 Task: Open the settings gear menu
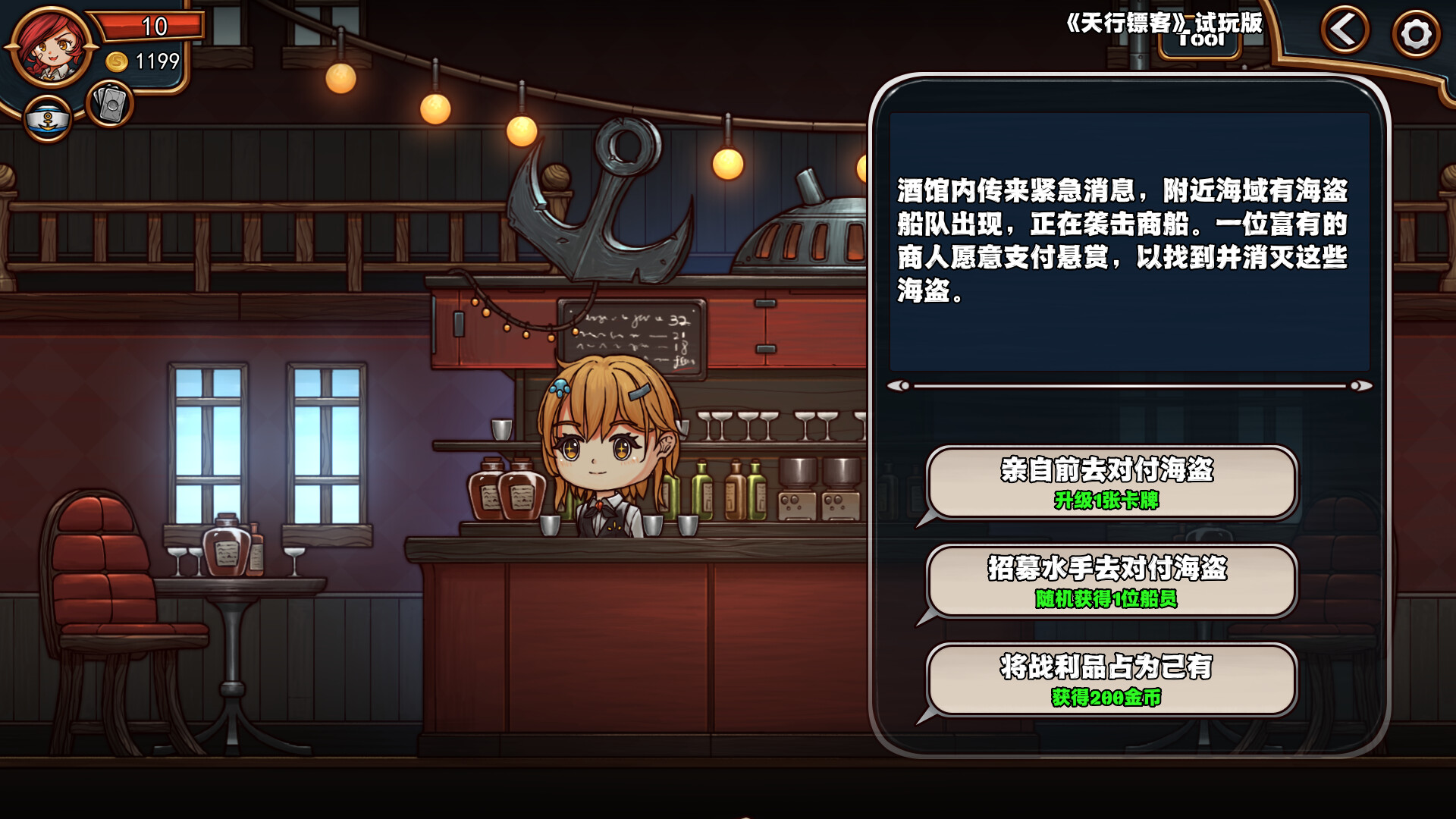[x=1415, y=34]
